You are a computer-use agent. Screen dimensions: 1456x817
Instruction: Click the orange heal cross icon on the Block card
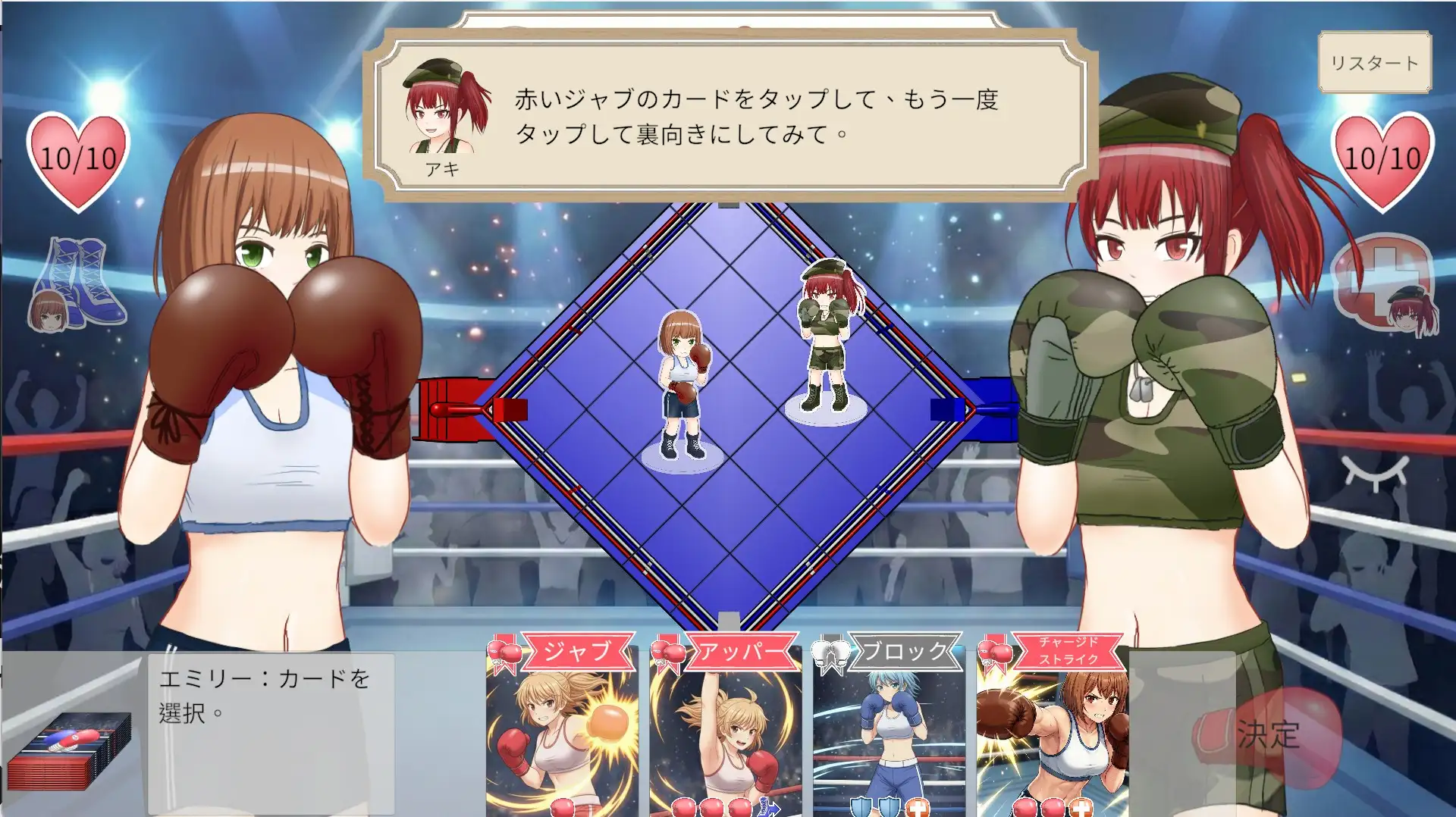pyautogui.click(x=918, y=809)
